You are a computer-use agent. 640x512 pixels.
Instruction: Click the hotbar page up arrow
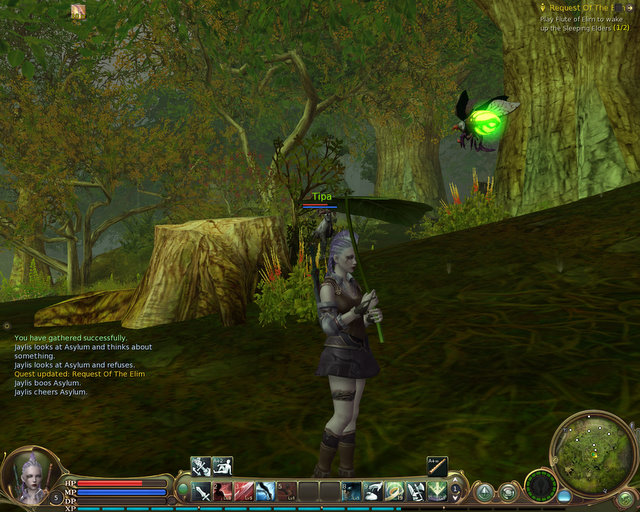456,484
